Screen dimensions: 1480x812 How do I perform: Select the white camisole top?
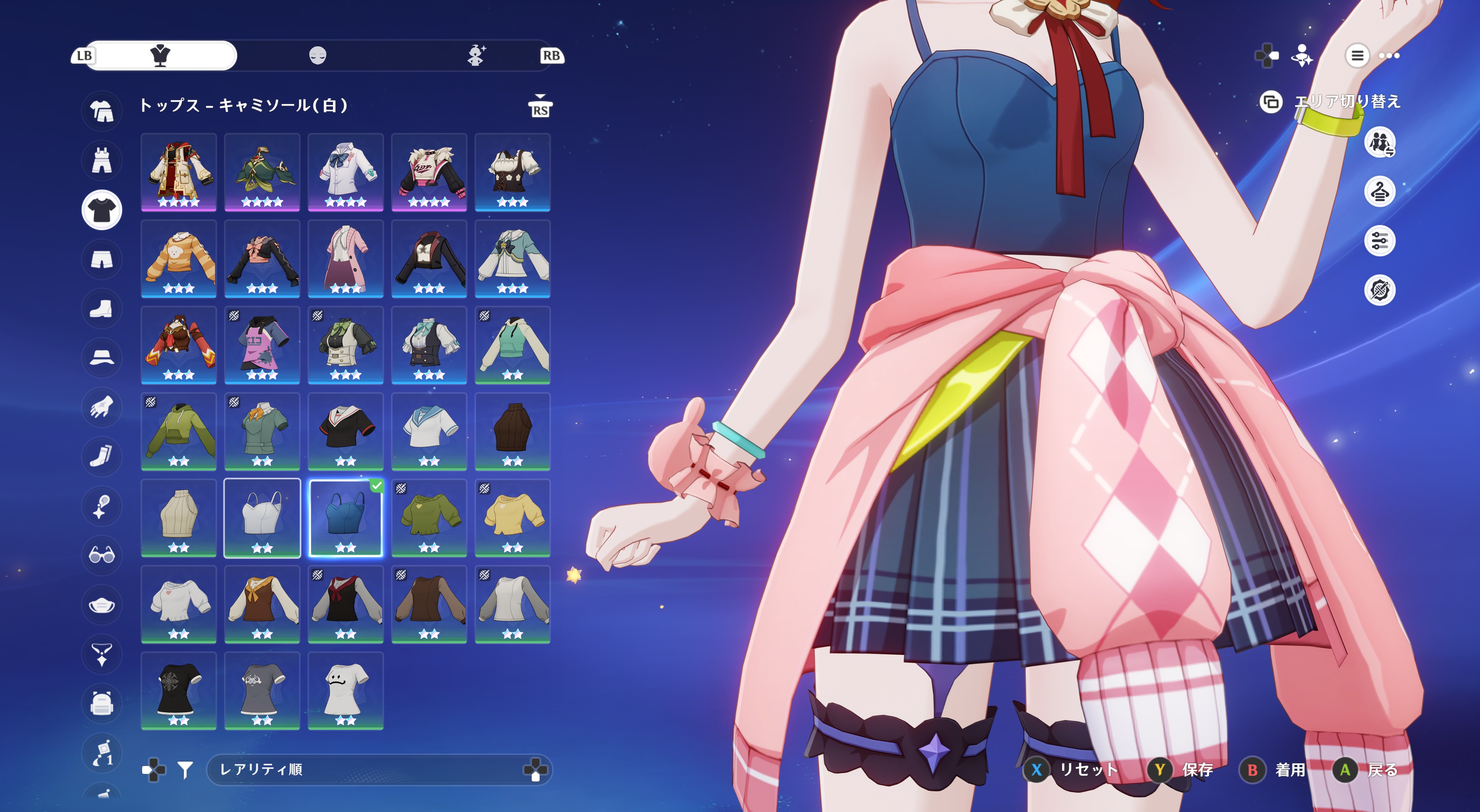[262, 517]
